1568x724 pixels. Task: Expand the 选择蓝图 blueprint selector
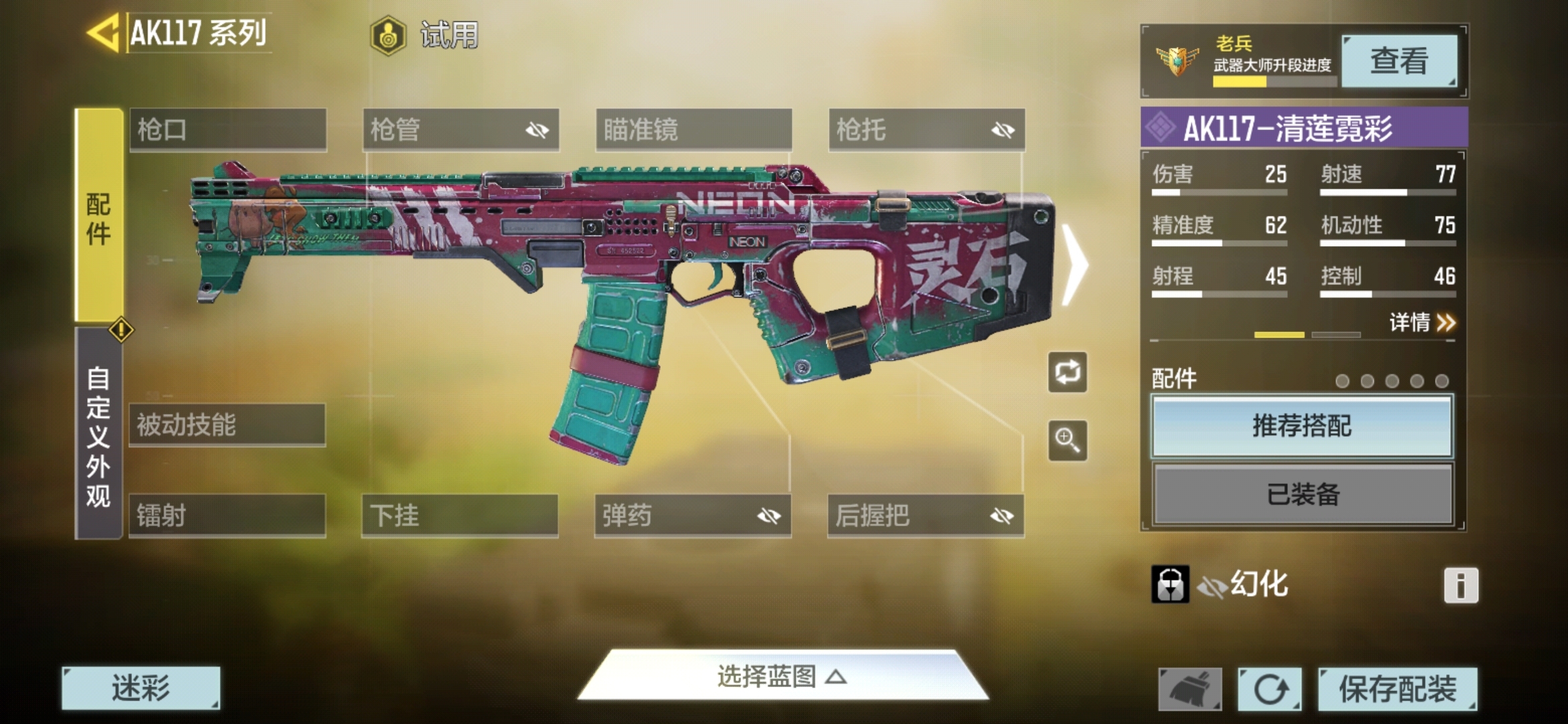pyautogui.click(x=782, y=676)
